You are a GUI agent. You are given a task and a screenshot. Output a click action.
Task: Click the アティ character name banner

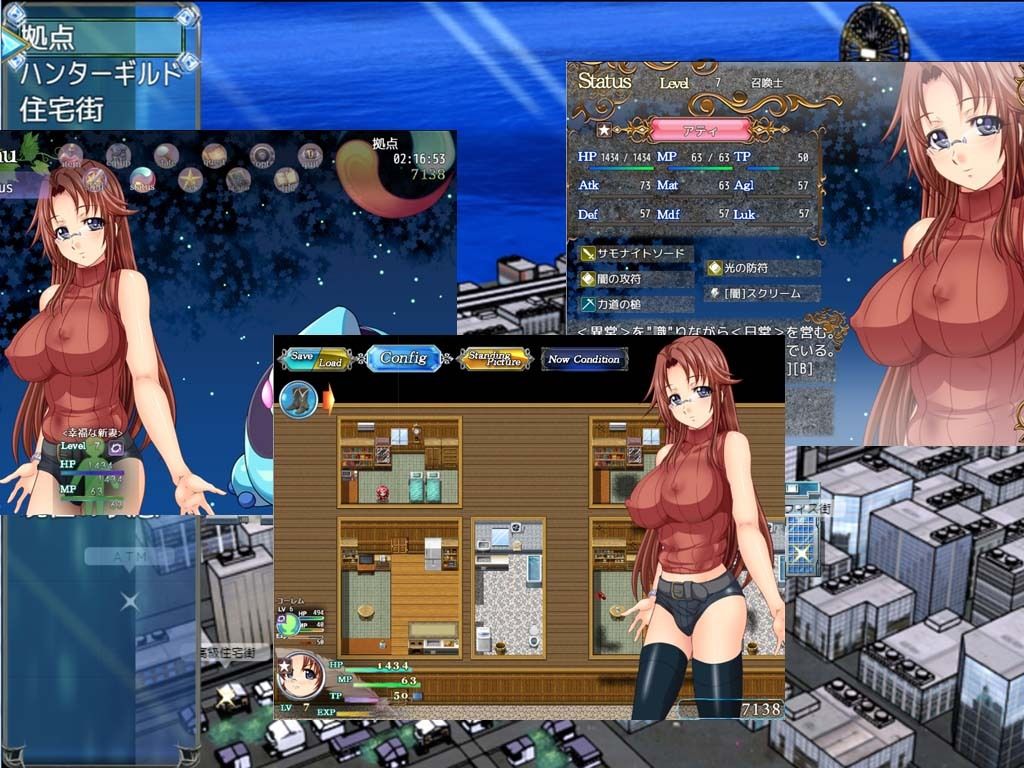point(700,130)
